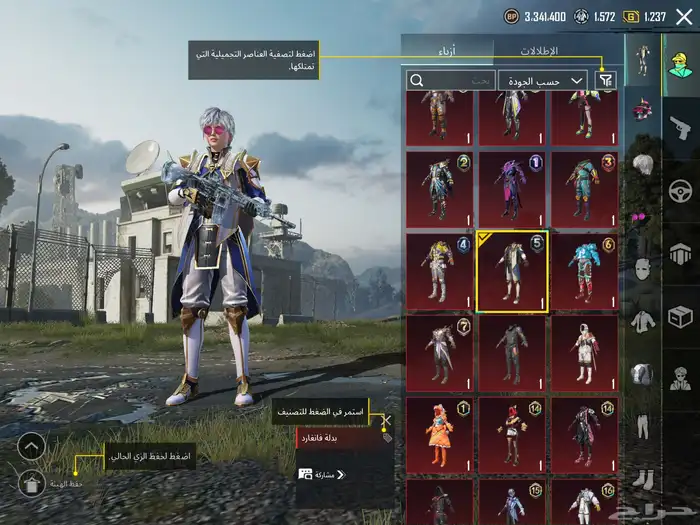Viewport: 700px width, 525px height.
Task: Tap the مشاركة share button
Action: pyautogui.click(x=318, y=474)
